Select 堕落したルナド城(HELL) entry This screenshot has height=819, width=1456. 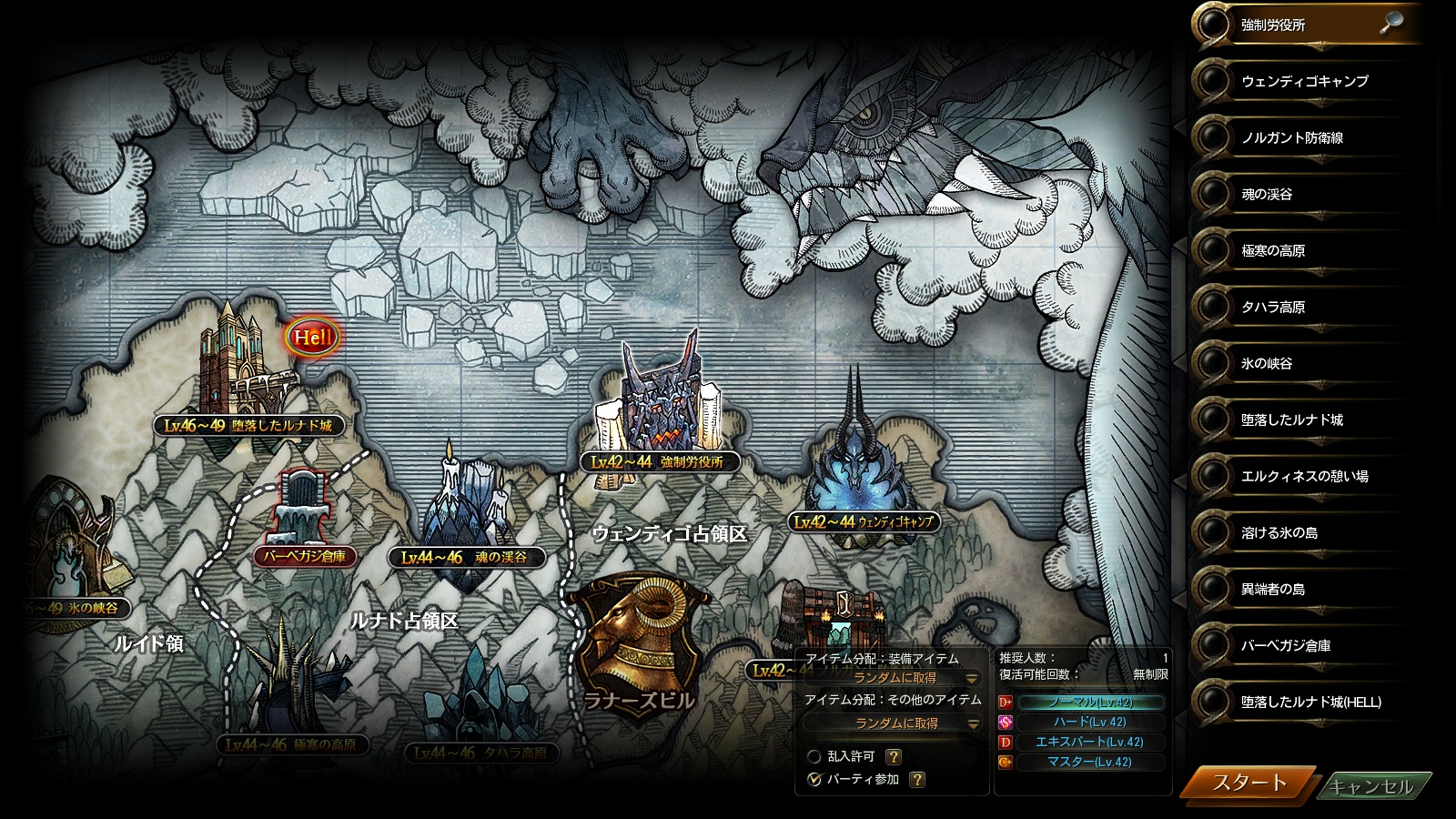tap(1310, 703)
